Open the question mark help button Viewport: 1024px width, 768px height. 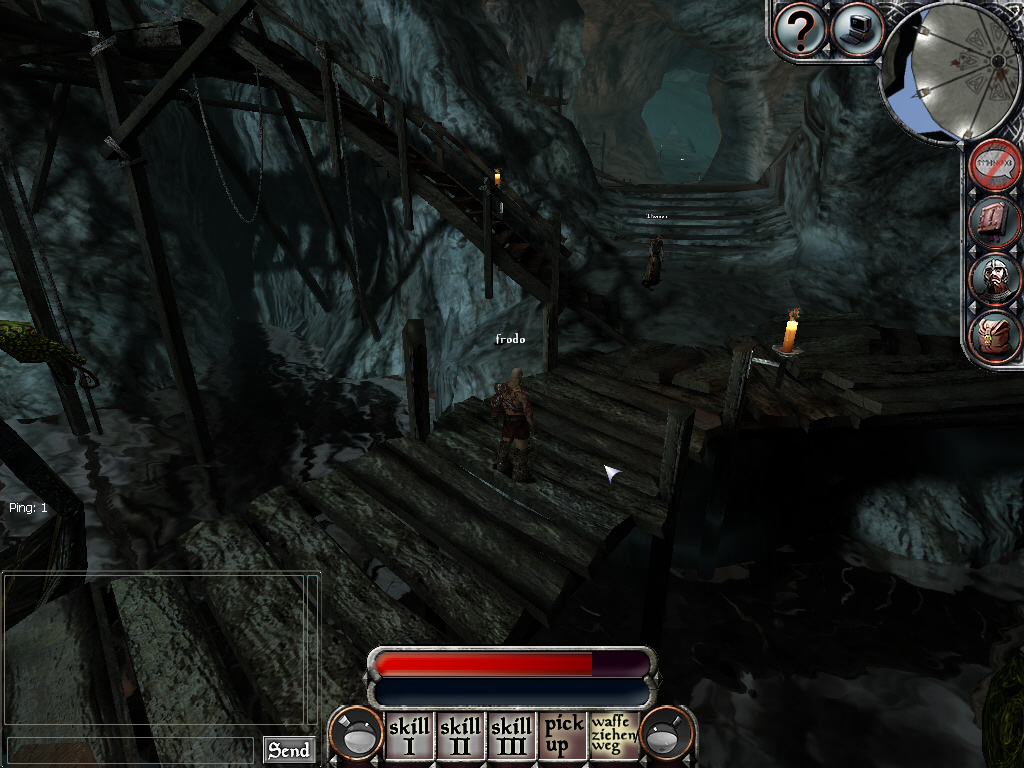[x=800, y=29]
